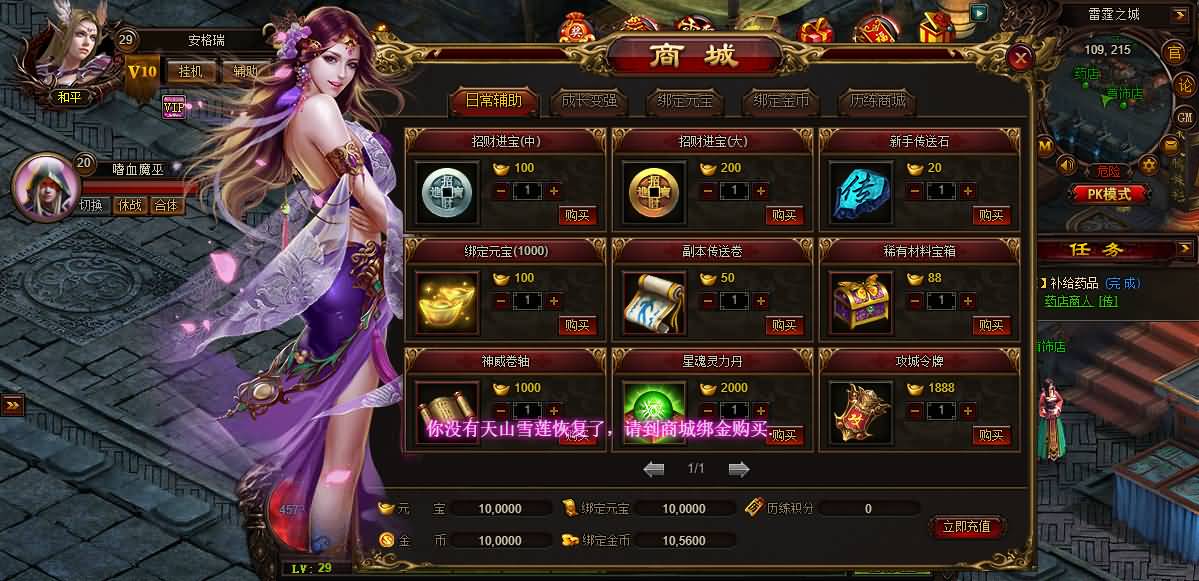
Task: Buy the 稀有材料宝箱 chest
Action: [x=992, y=325]
